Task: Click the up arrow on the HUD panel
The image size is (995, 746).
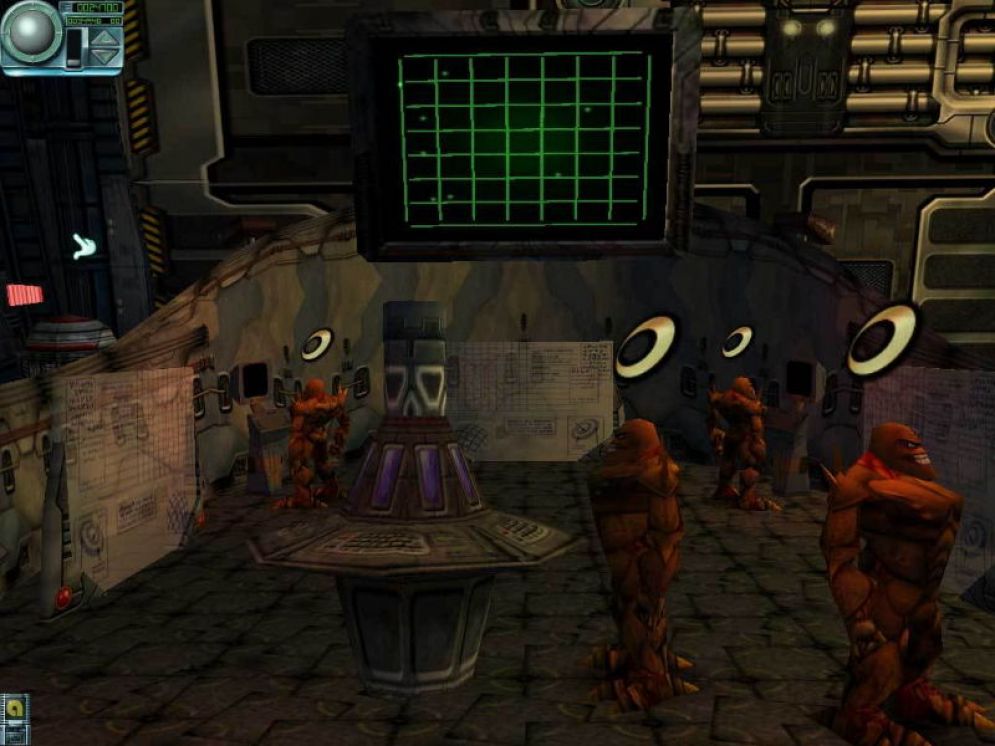Action: coord(105,38)
